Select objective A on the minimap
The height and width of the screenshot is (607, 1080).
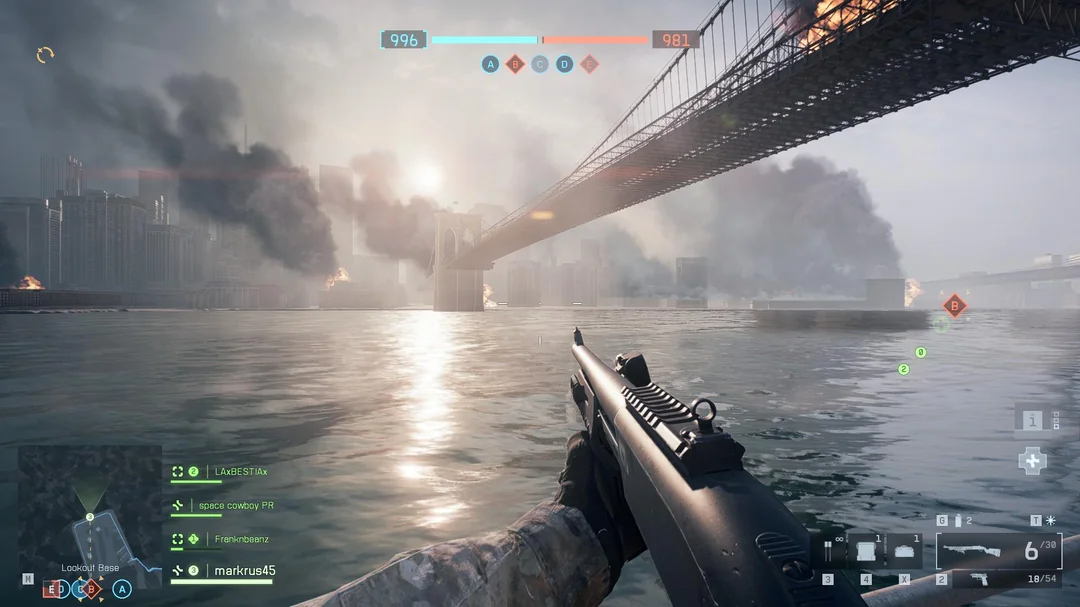122,589
